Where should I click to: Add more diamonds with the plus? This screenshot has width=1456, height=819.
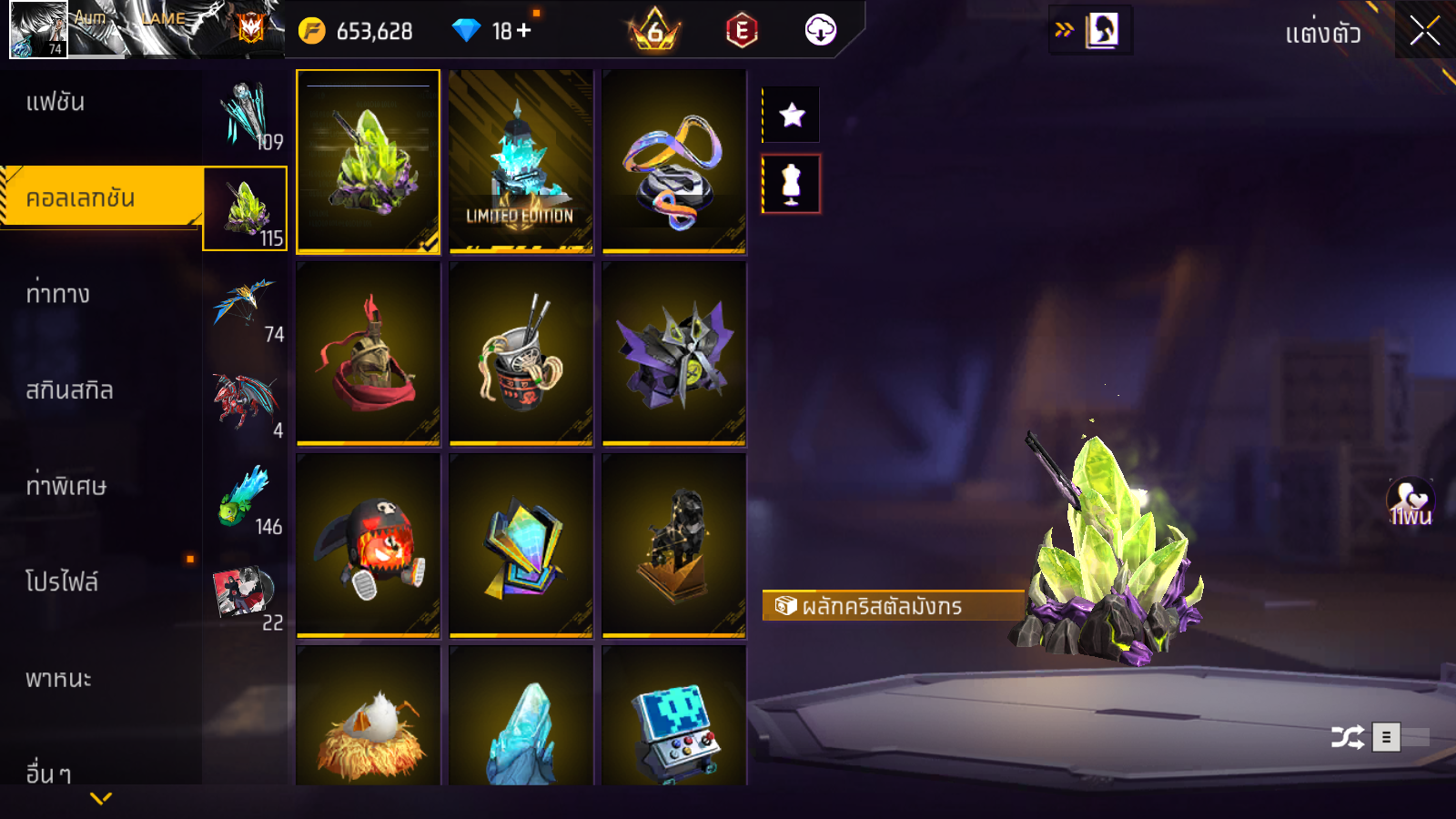coord(524,31)
